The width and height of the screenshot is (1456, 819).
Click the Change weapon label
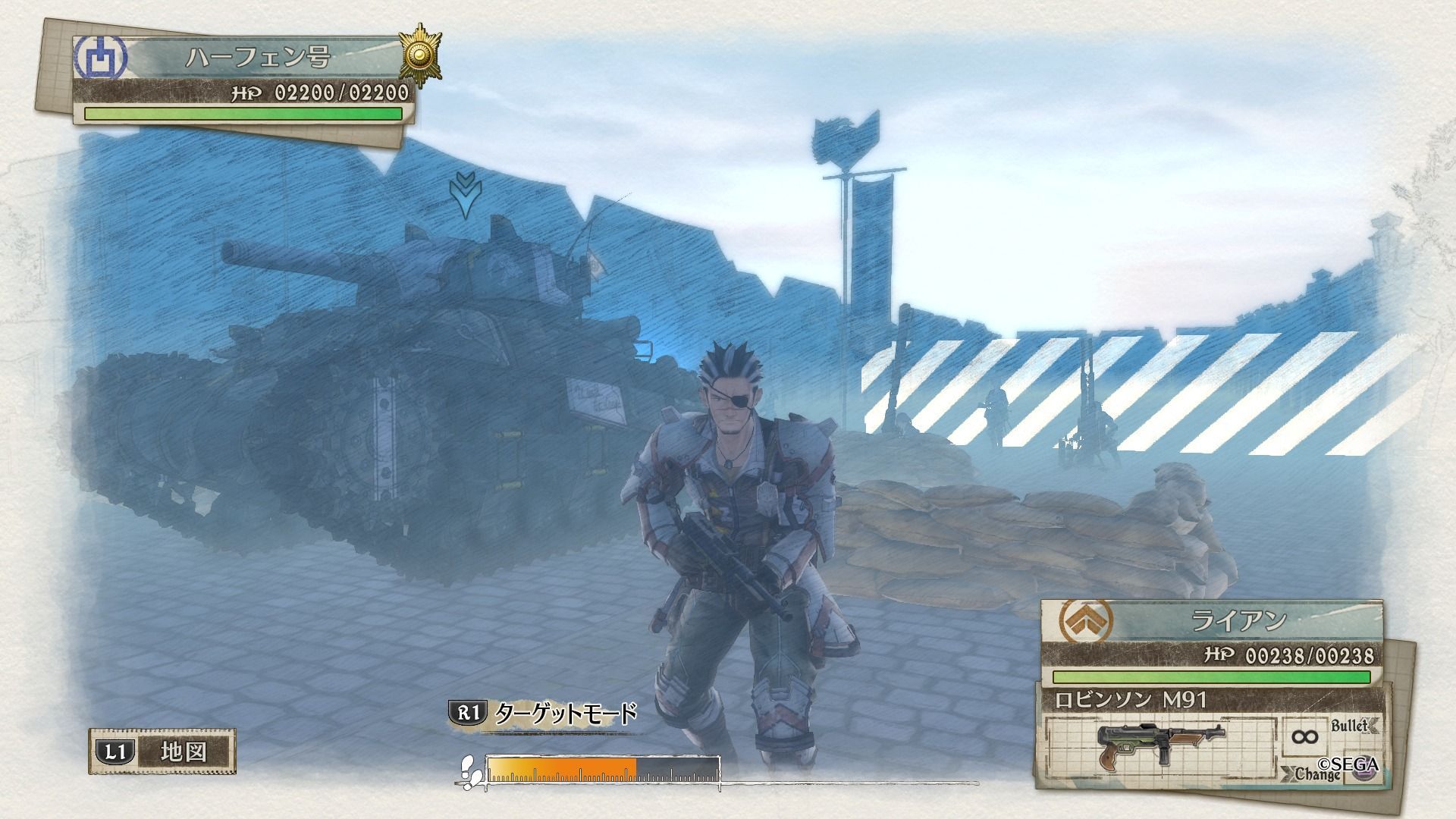point(1318,773)
